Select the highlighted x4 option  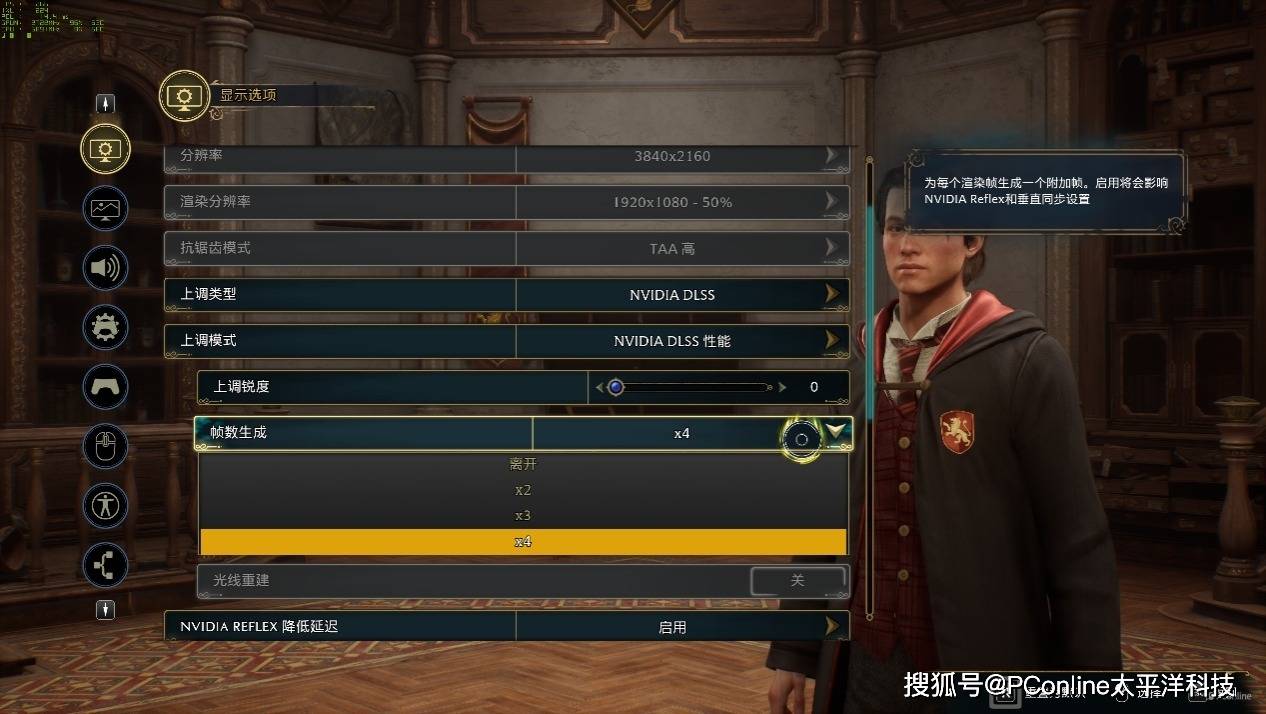tap(523, 542)
